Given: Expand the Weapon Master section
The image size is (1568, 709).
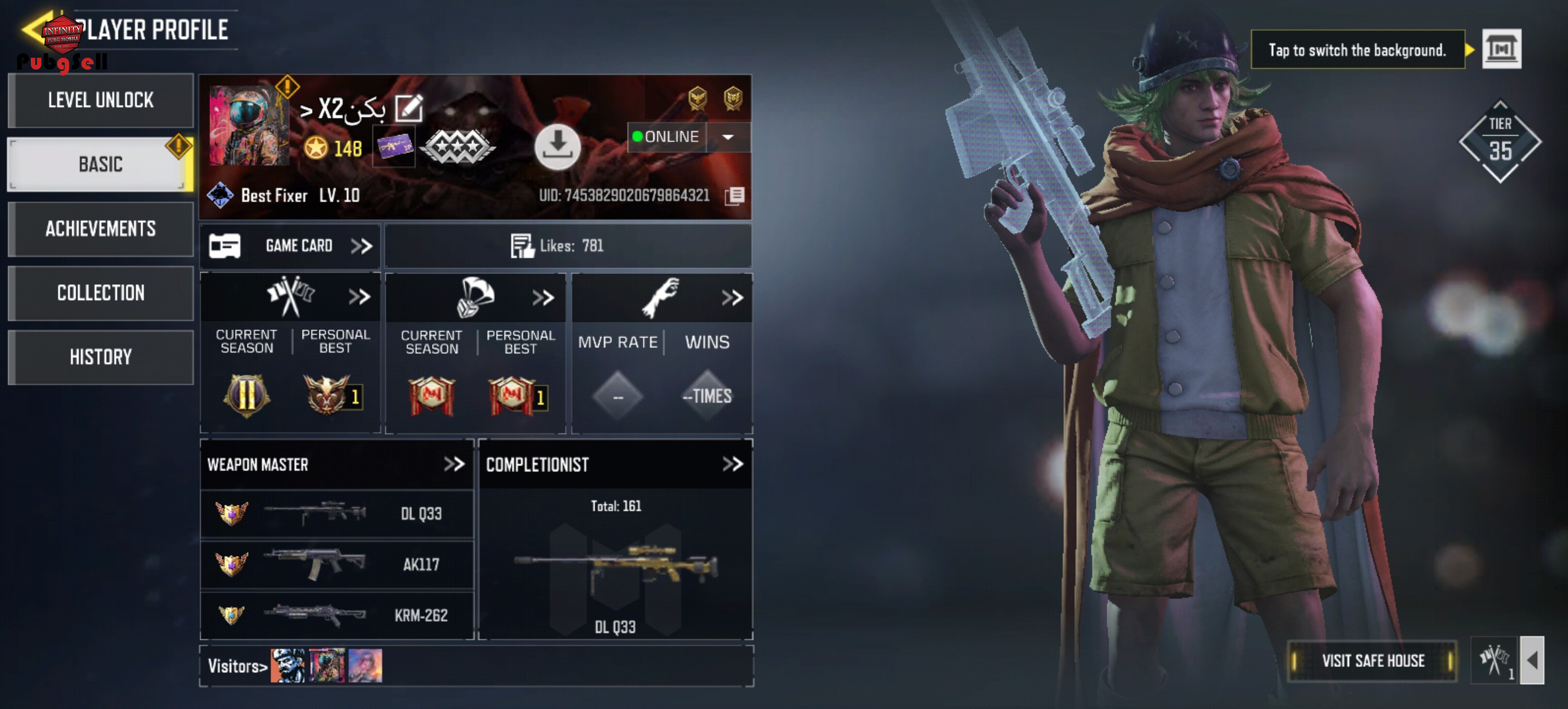Looking at the screenshot, I should [x=454, y=465].
